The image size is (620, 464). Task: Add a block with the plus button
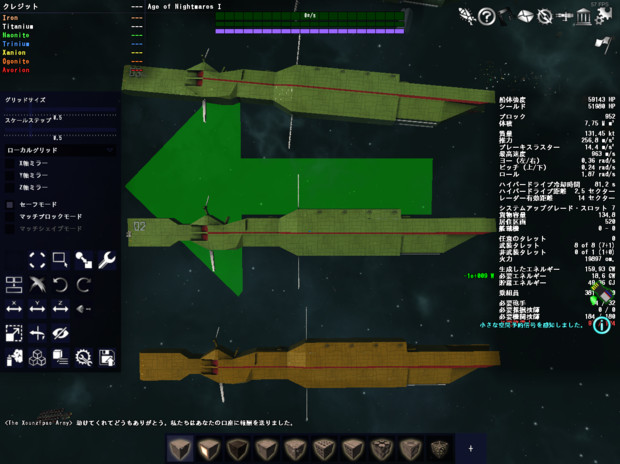click(x=470, y=446)
